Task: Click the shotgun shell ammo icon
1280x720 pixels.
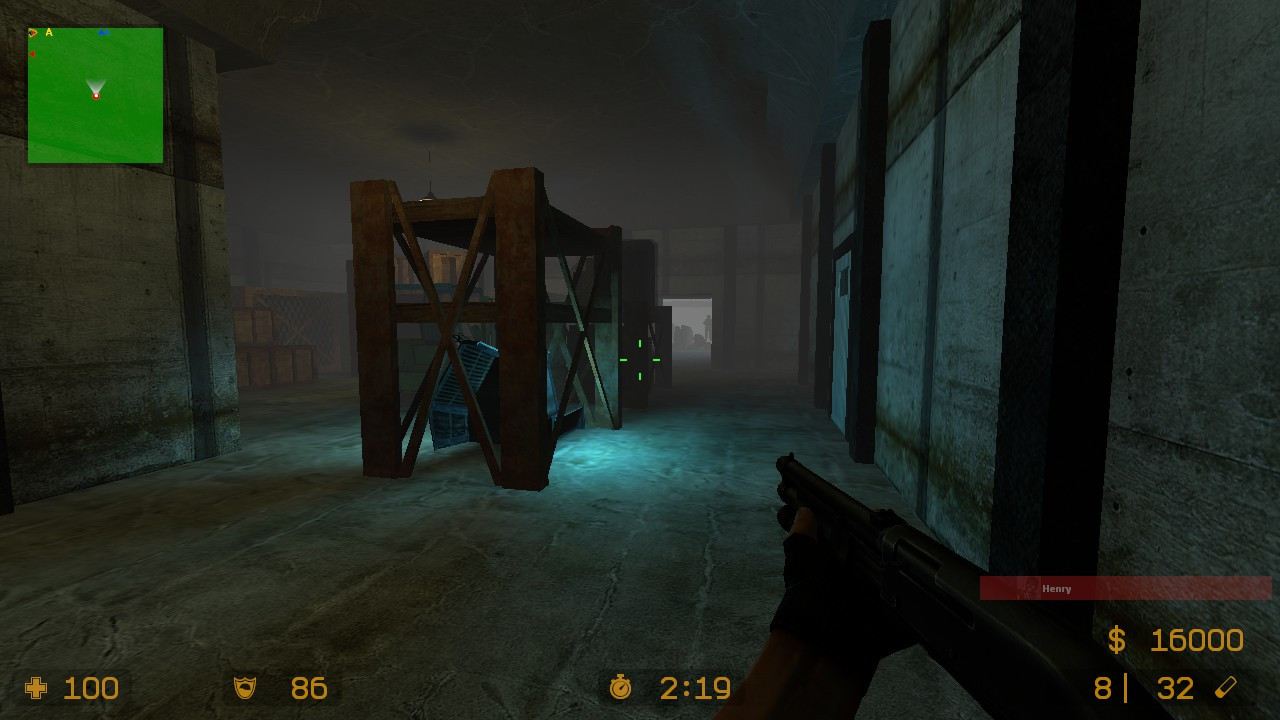Action: point(1225,688)
